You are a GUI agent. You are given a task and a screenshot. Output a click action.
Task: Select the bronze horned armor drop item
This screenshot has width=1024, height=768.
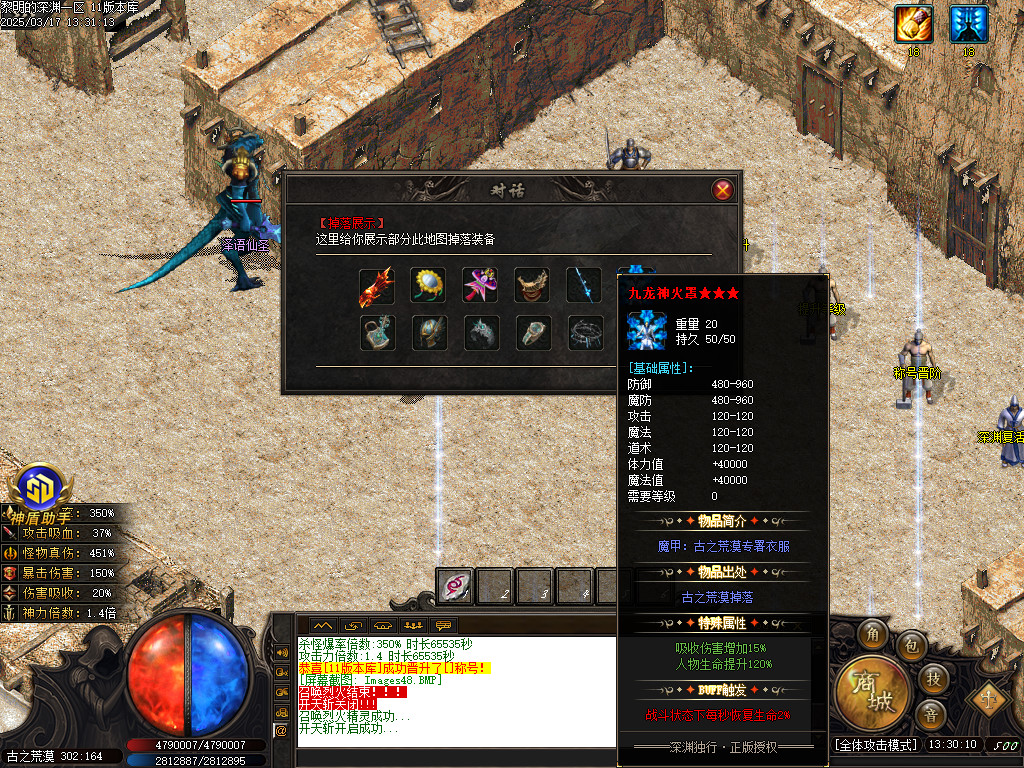[533, 286]
